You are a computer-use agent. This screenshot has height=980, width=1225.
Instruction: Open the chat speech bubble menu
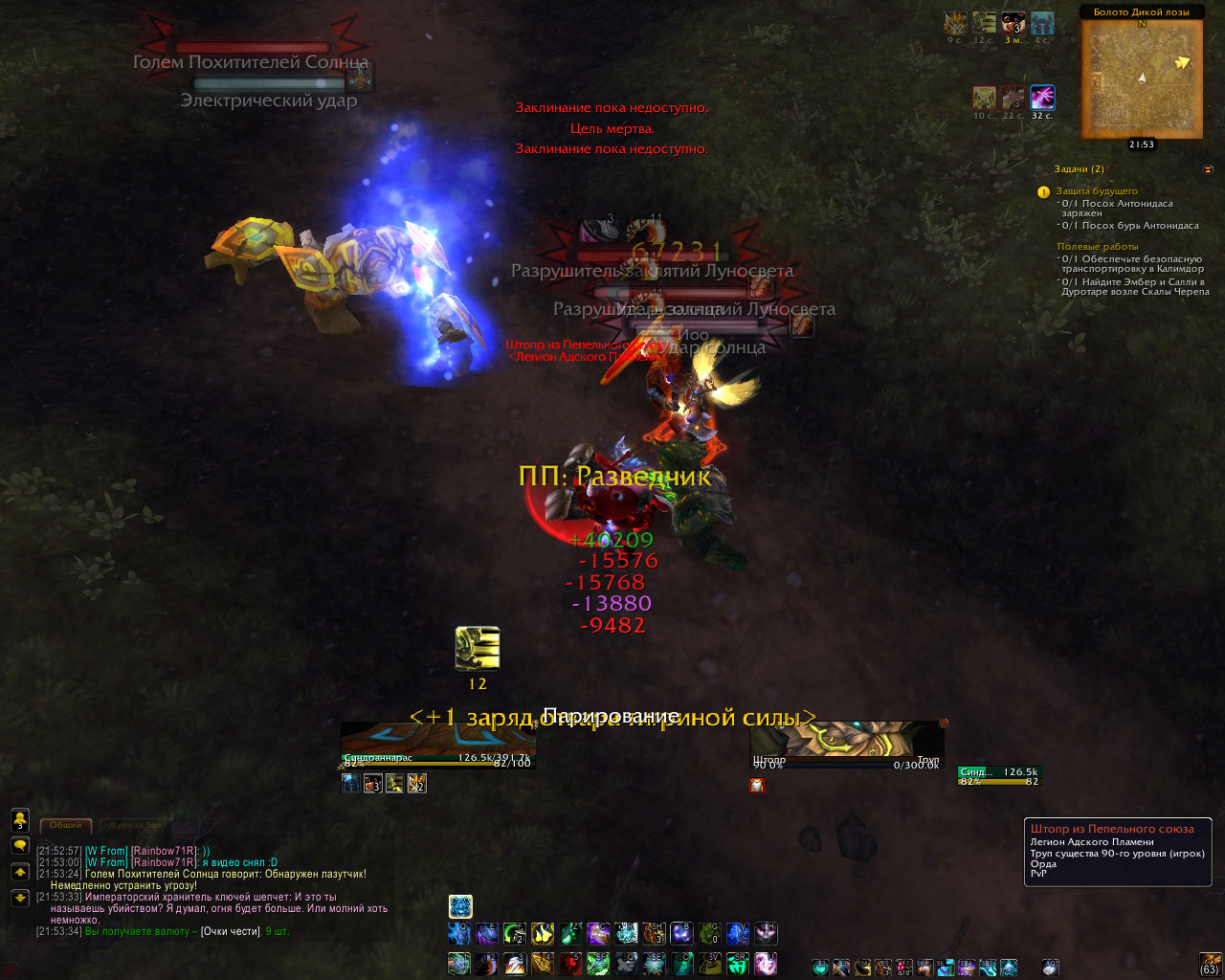19,846
